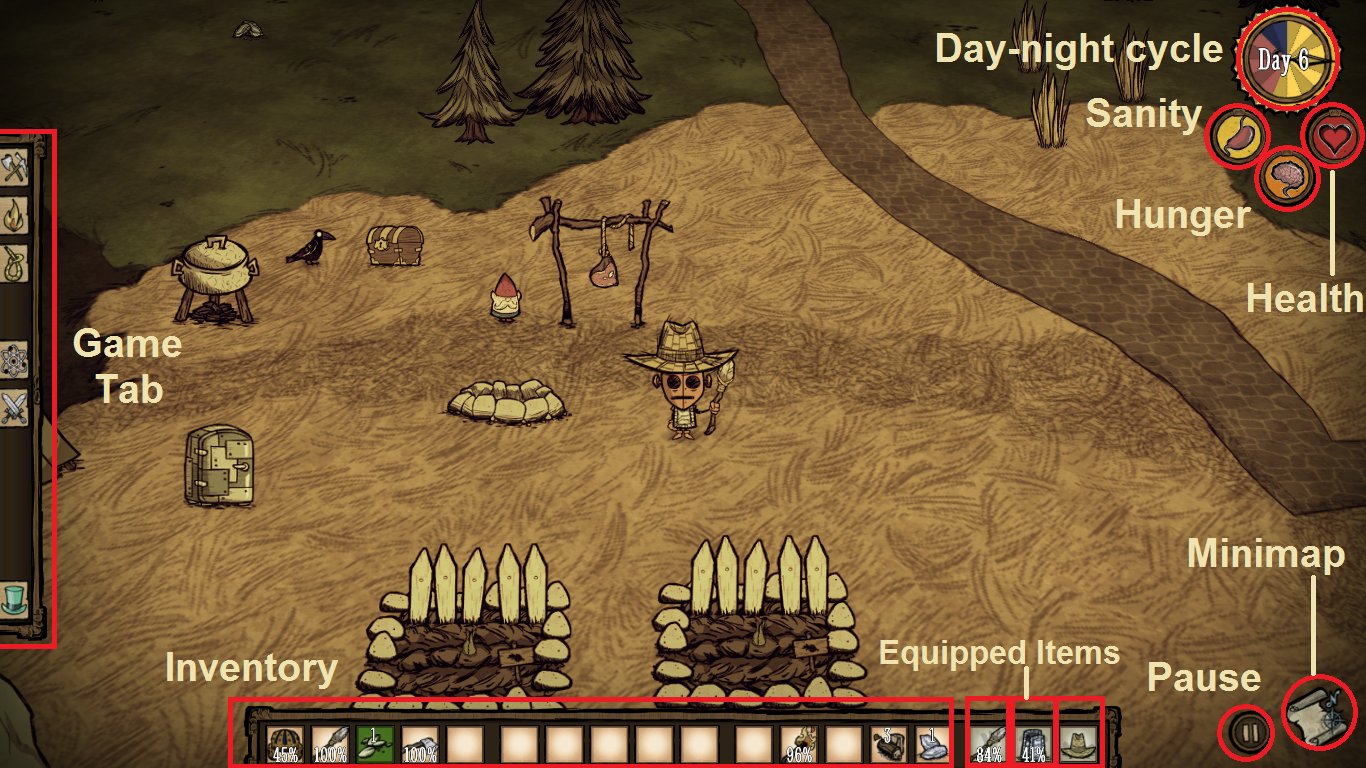Open the Science atom crafting tab
1366x768 pixels.
(13, 359)
